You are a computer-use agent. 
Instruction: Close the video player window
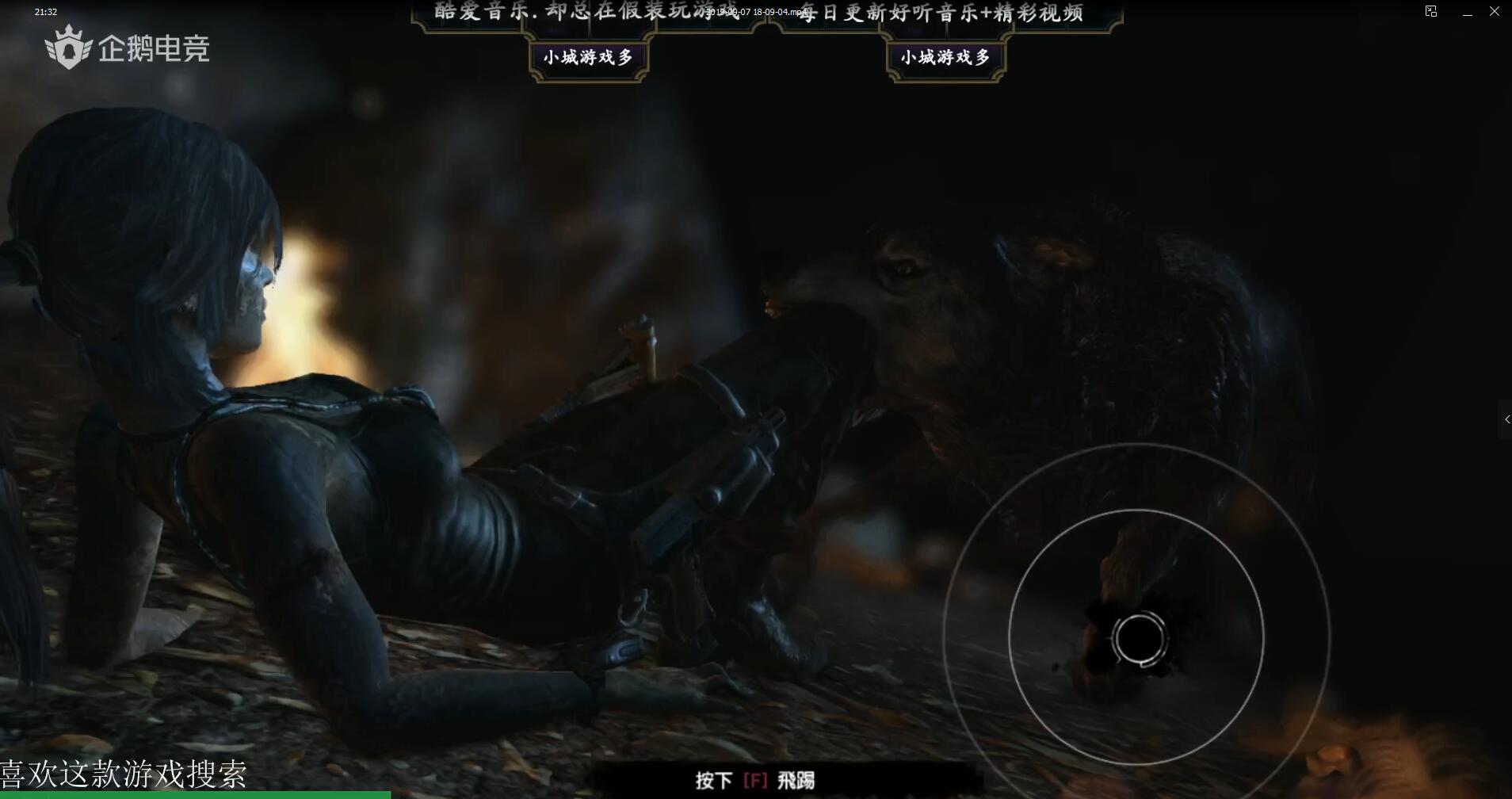pyautogui.click(x=1495, y=12)
